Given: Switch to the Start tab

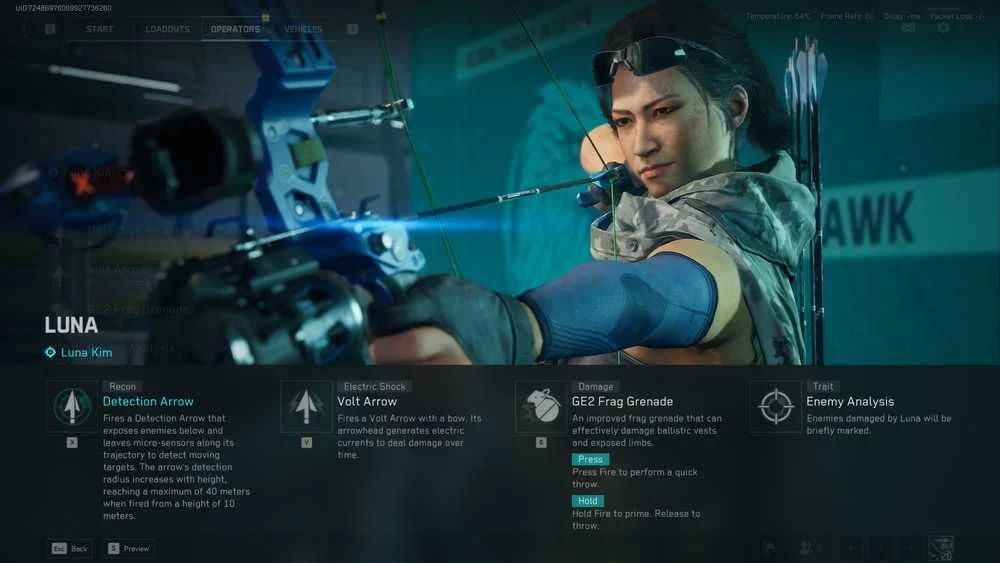Looking at the screenshot, I should pyautogui.click(x=100, y=29).
